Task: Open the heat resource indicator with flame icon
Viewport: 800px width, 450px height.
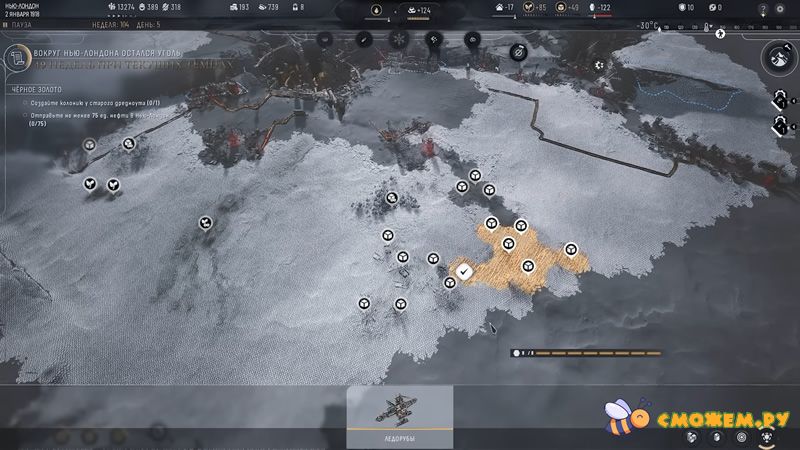Action: 377,11
